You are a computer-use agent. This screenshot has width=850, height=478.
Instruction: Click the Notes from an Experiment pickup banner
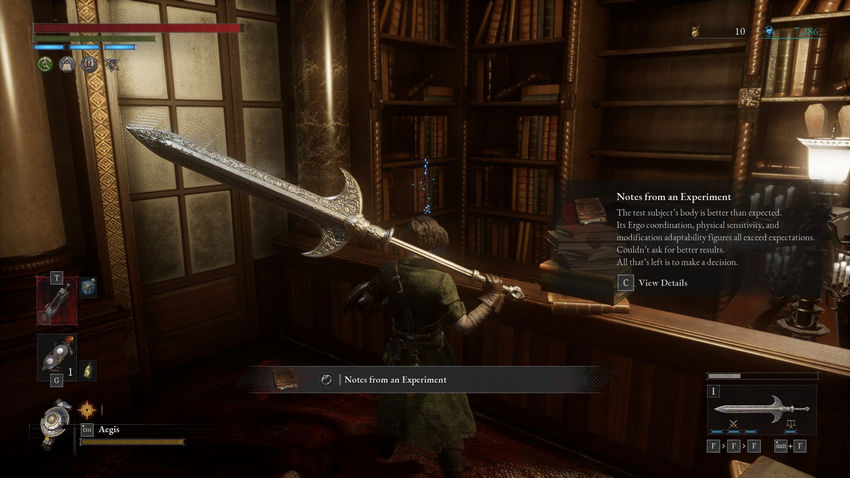pyautogui.click(x=428, y=379)
